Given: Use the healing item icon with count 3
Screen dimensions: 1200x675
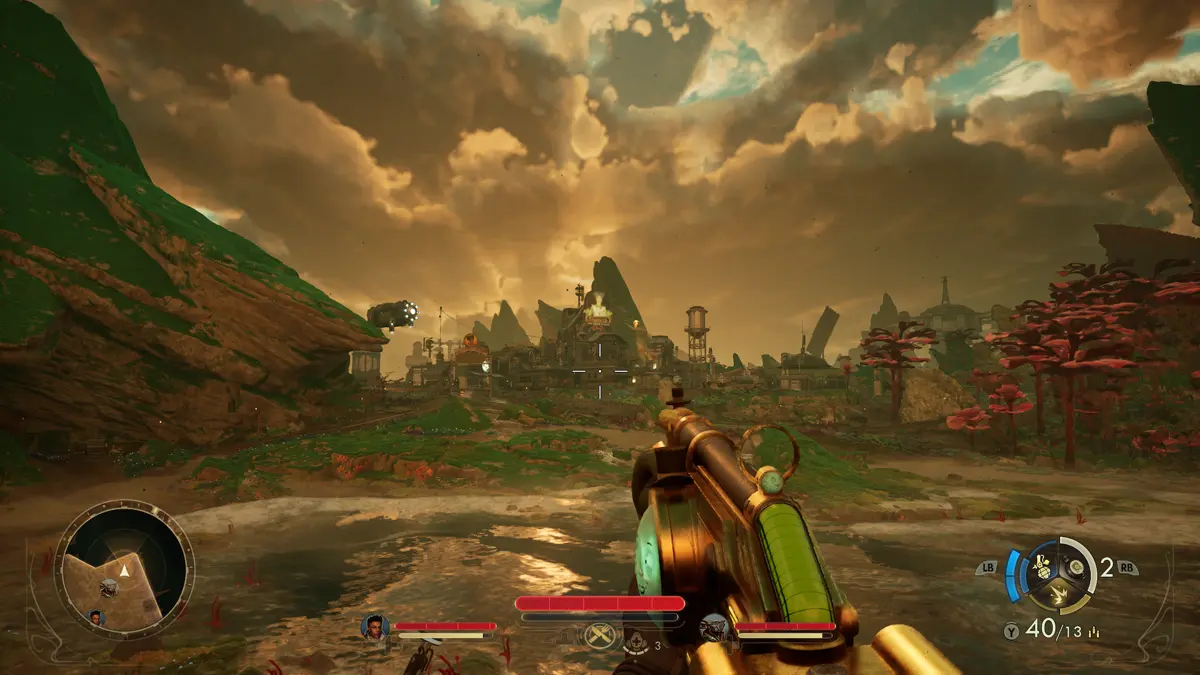Looking at the screenshot, I should tap(638, 641).
